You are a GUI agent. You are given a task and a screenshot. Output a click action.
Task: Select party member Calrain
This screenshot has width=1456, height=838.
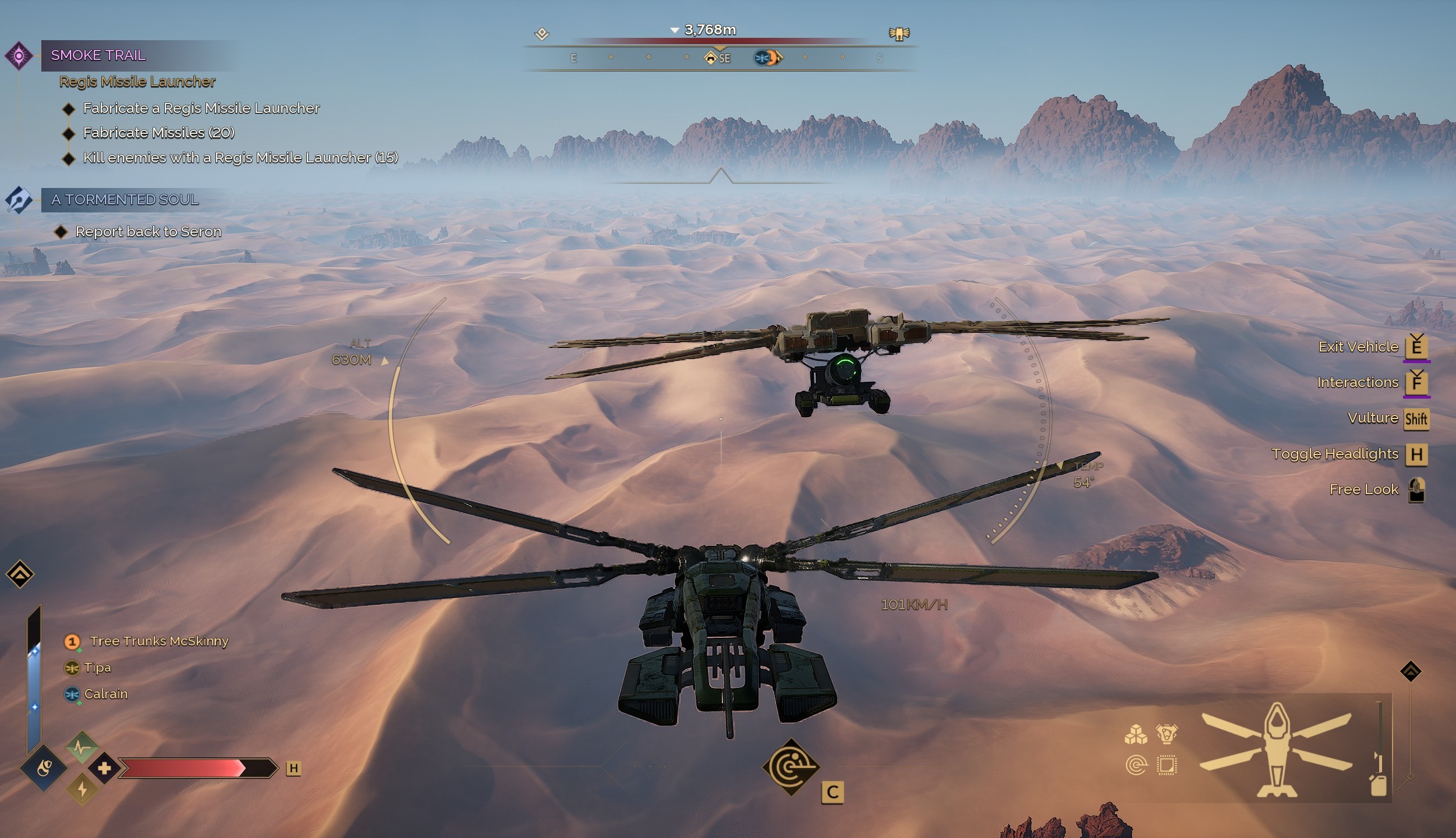click(105, 694)
